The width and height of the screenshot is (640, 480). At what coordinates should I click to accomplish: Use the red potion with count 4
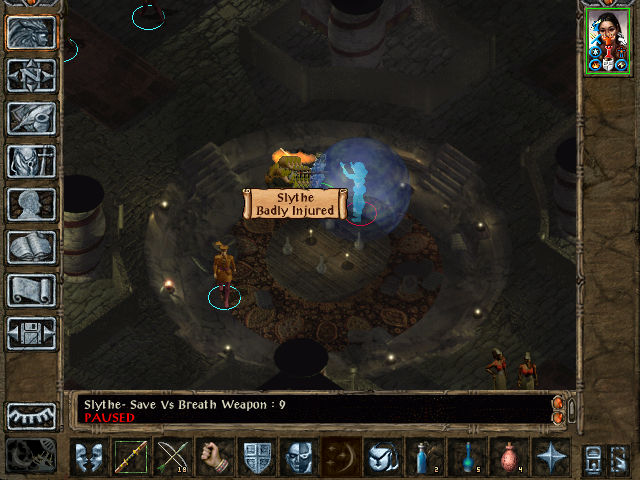pyautogui.click(x=508, y=457)
